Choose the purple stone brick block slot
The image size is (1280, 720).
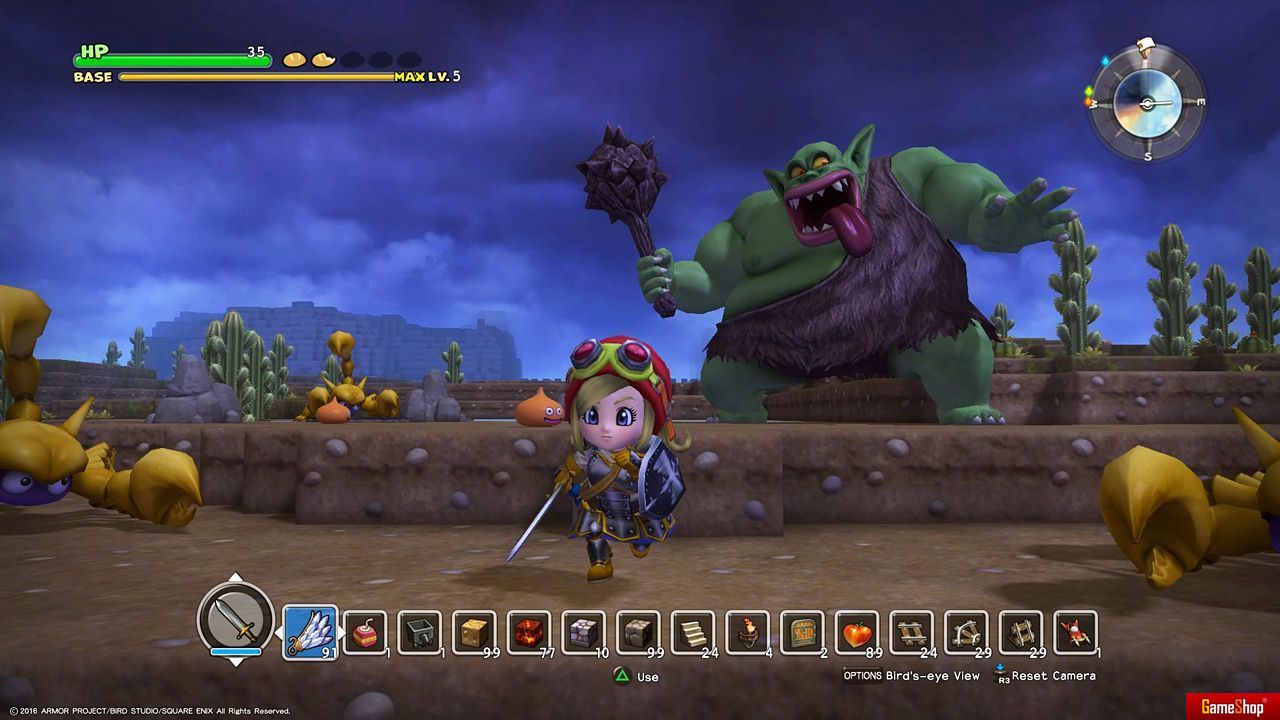pos(583,632)
